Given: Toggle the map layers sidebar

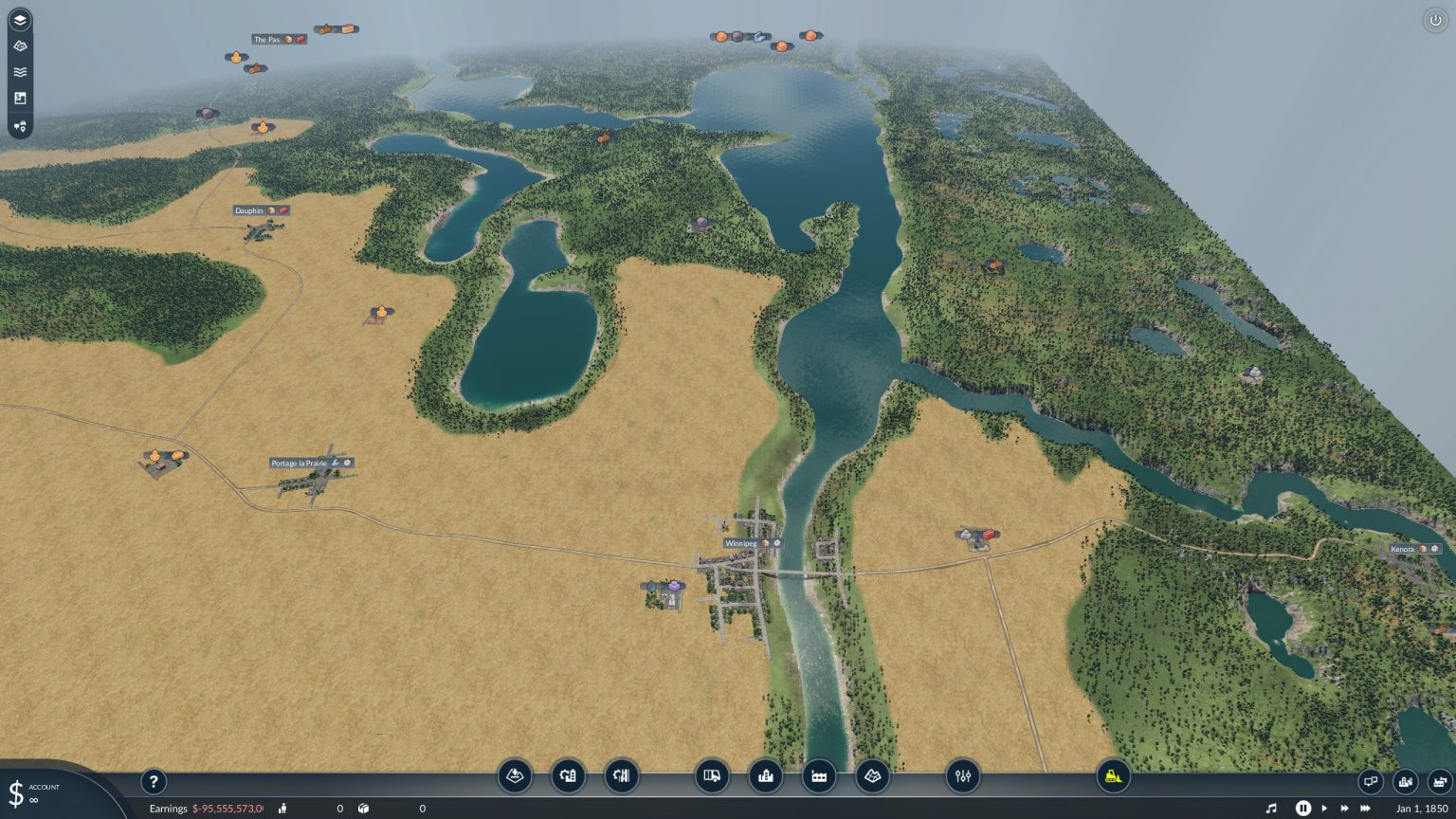Looking at the screenshot, I should click(21, 19).
